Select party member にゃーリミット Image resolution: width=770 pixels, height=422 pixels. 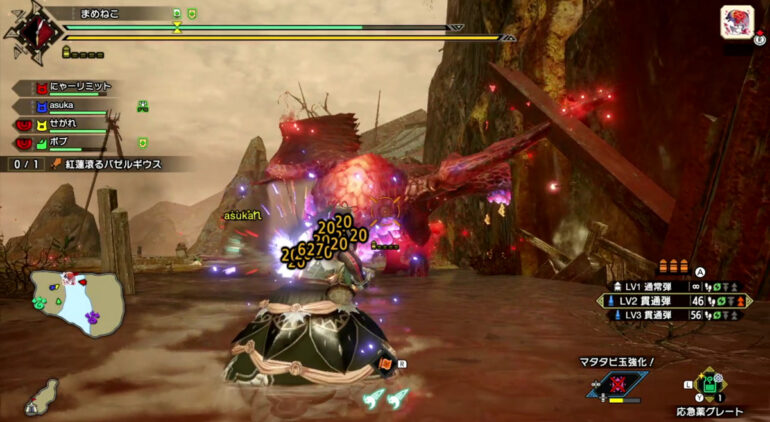pos(72,87)
